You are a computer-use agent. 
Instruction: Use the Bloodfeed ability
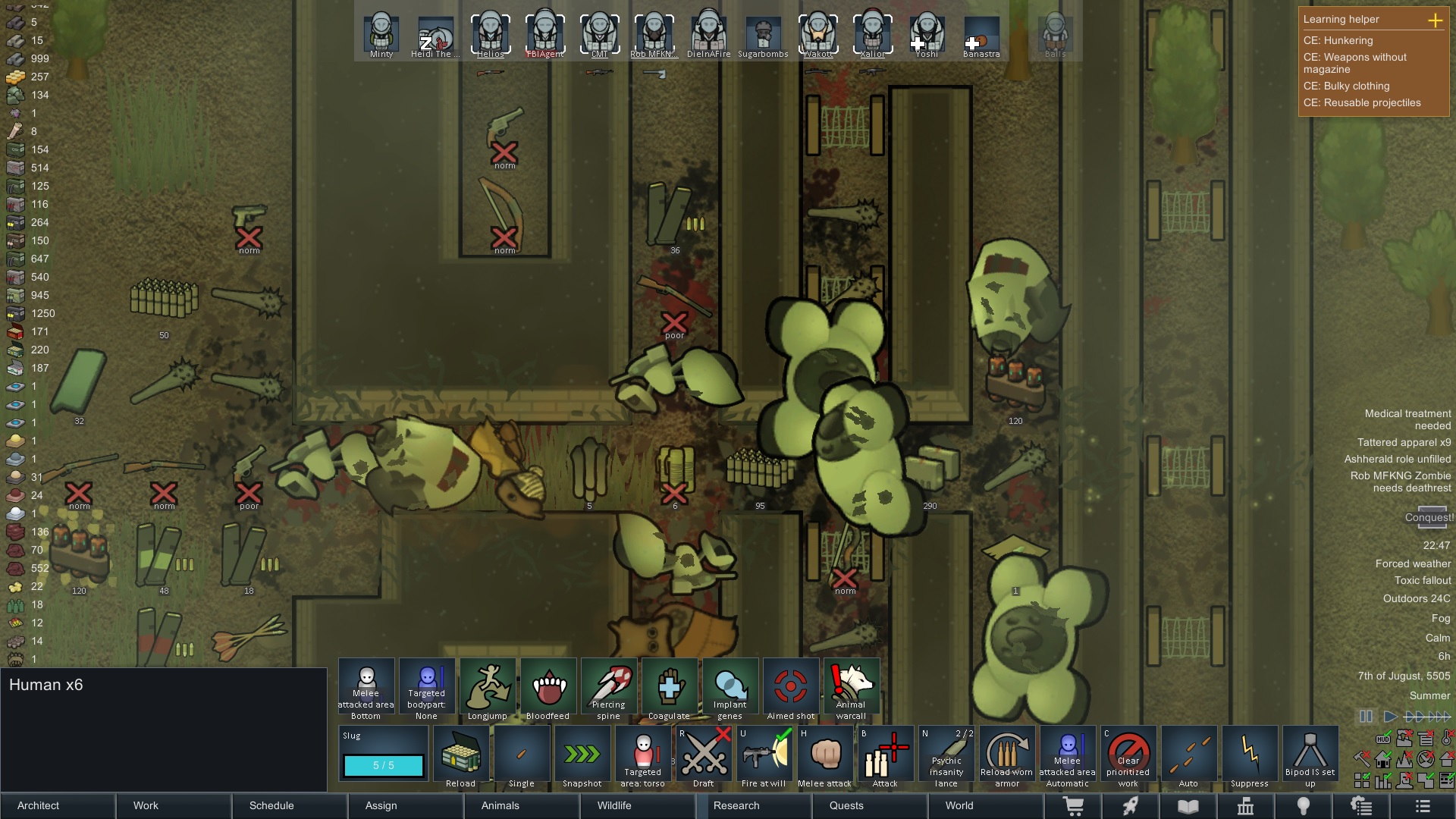point(548,687)
